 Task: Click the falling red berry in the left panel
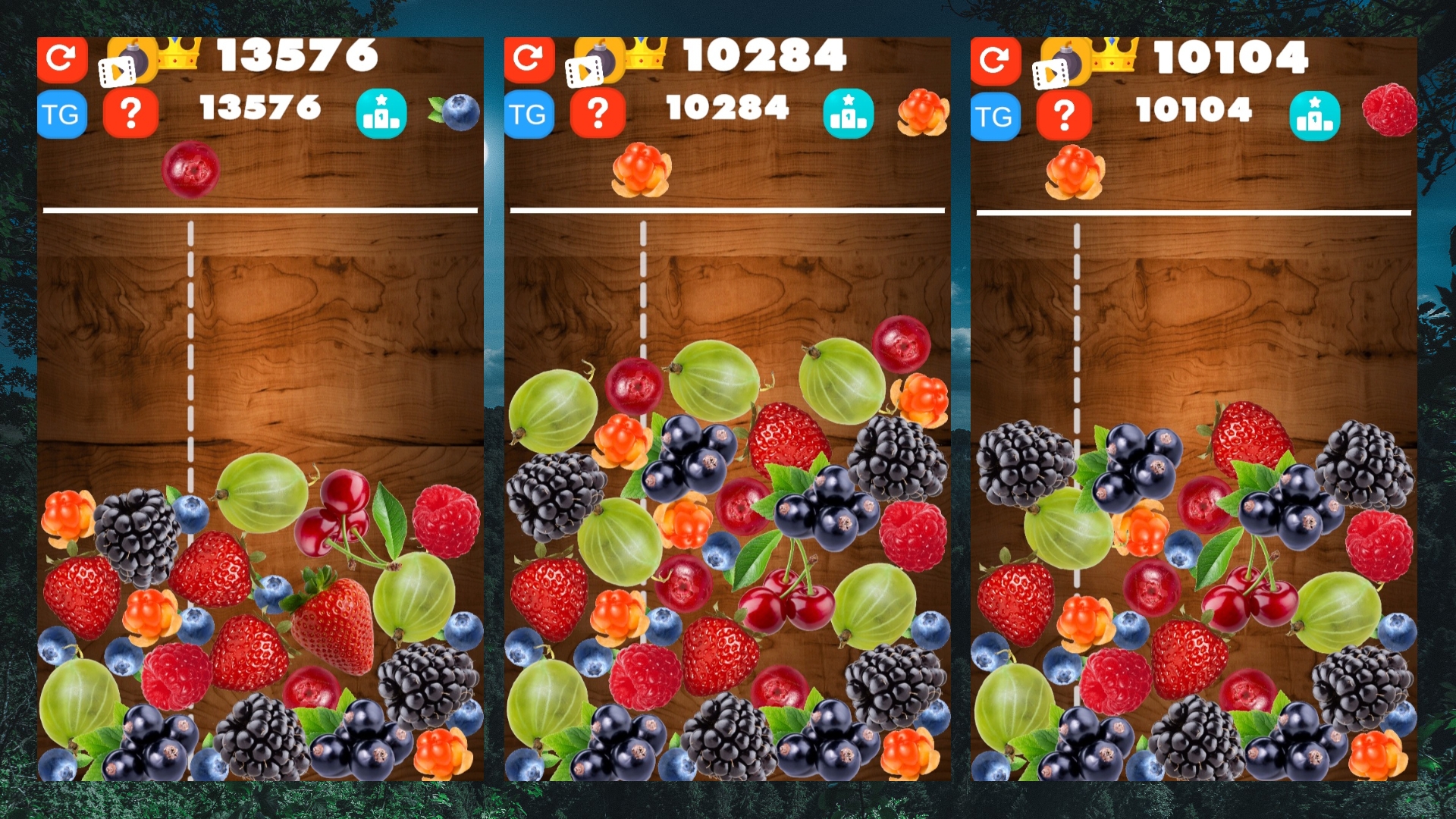pos(190,168)
